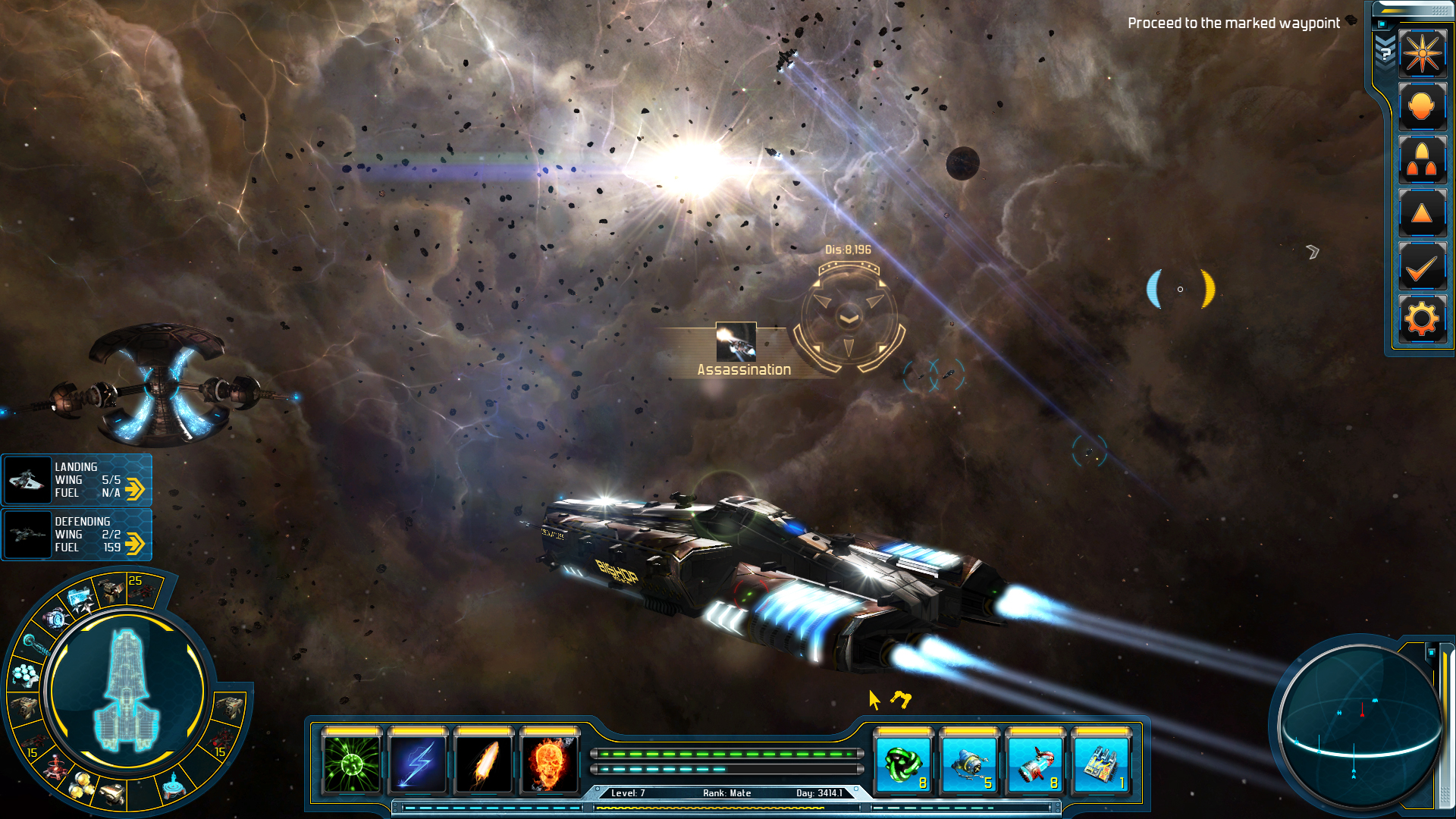Expand the LANDING wing panel with yellow arrow
Viewport: 1456px width, 819px height.
[135, 489]
